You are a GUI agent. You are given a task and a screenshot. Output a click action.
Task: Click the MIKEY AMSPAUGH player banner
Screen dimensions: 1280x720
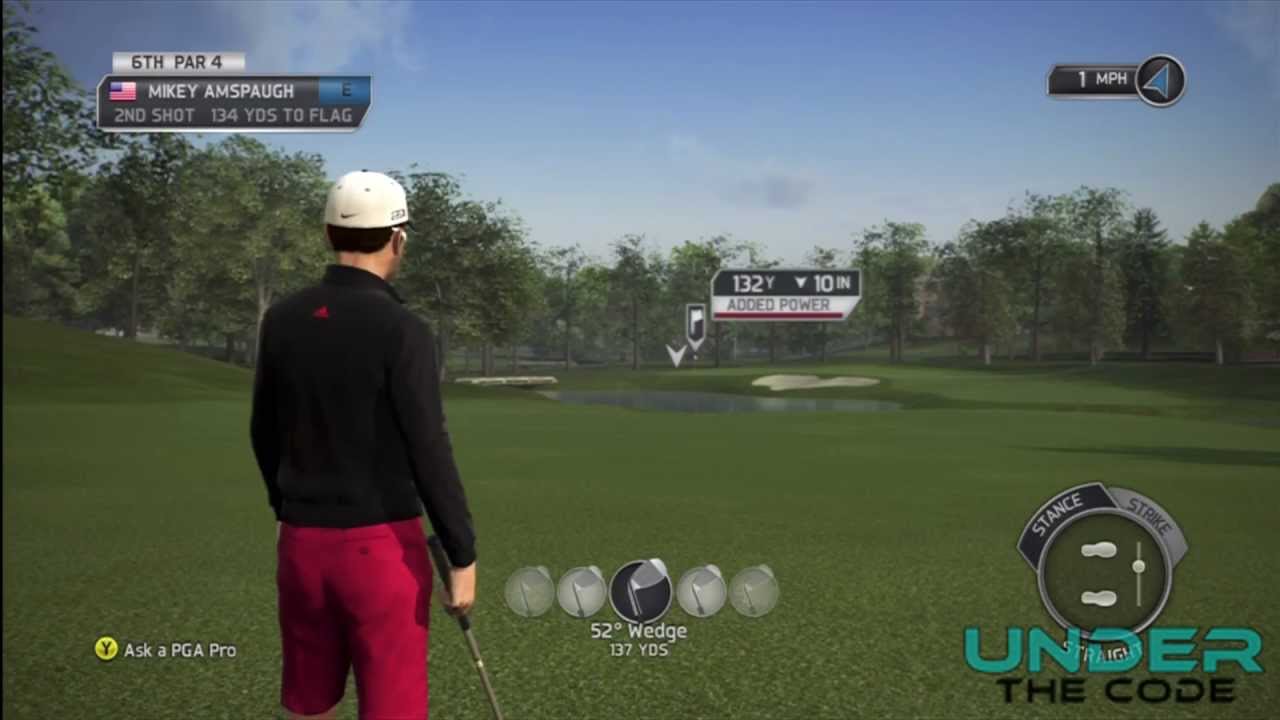tap(220, 91)
